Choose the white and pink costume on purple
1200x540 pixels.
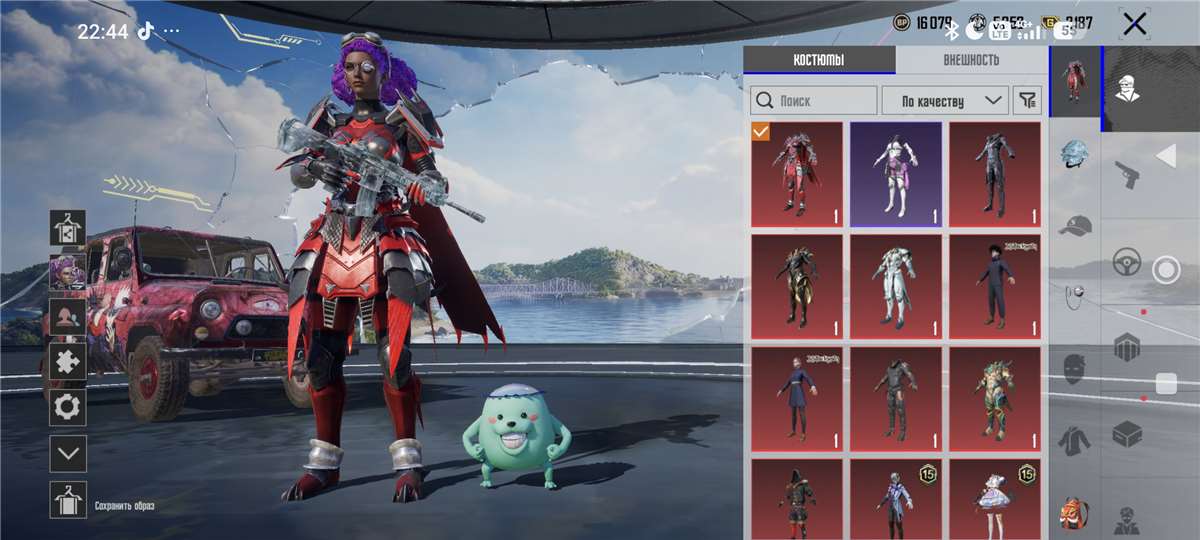[x=895, y=175]
